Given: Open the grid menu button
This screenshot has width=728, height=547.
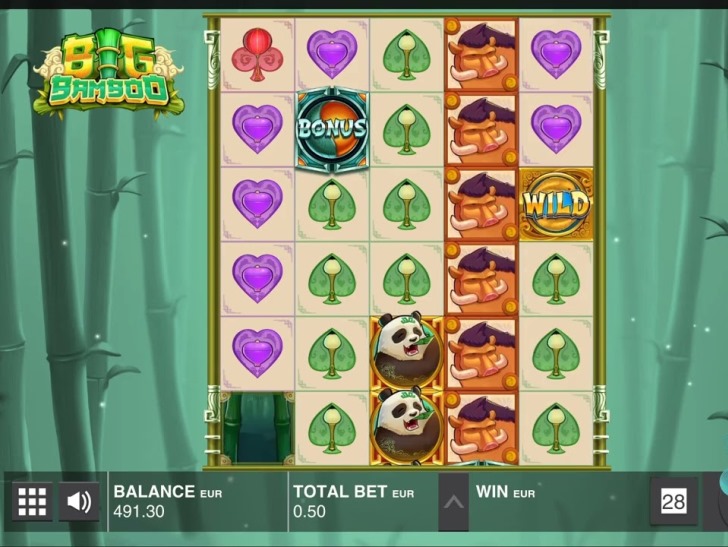Looking at the screenshot, I should click(32, 501).
